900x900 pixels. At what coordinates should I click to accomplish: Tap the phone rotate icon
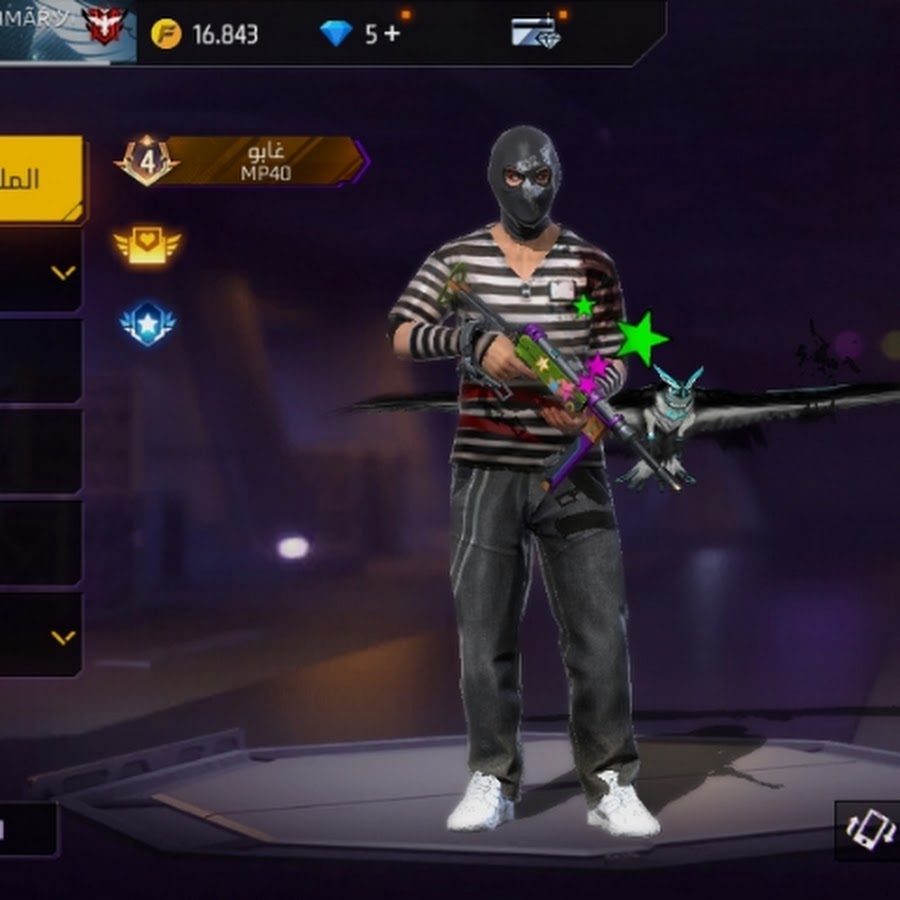click(866, 828)
